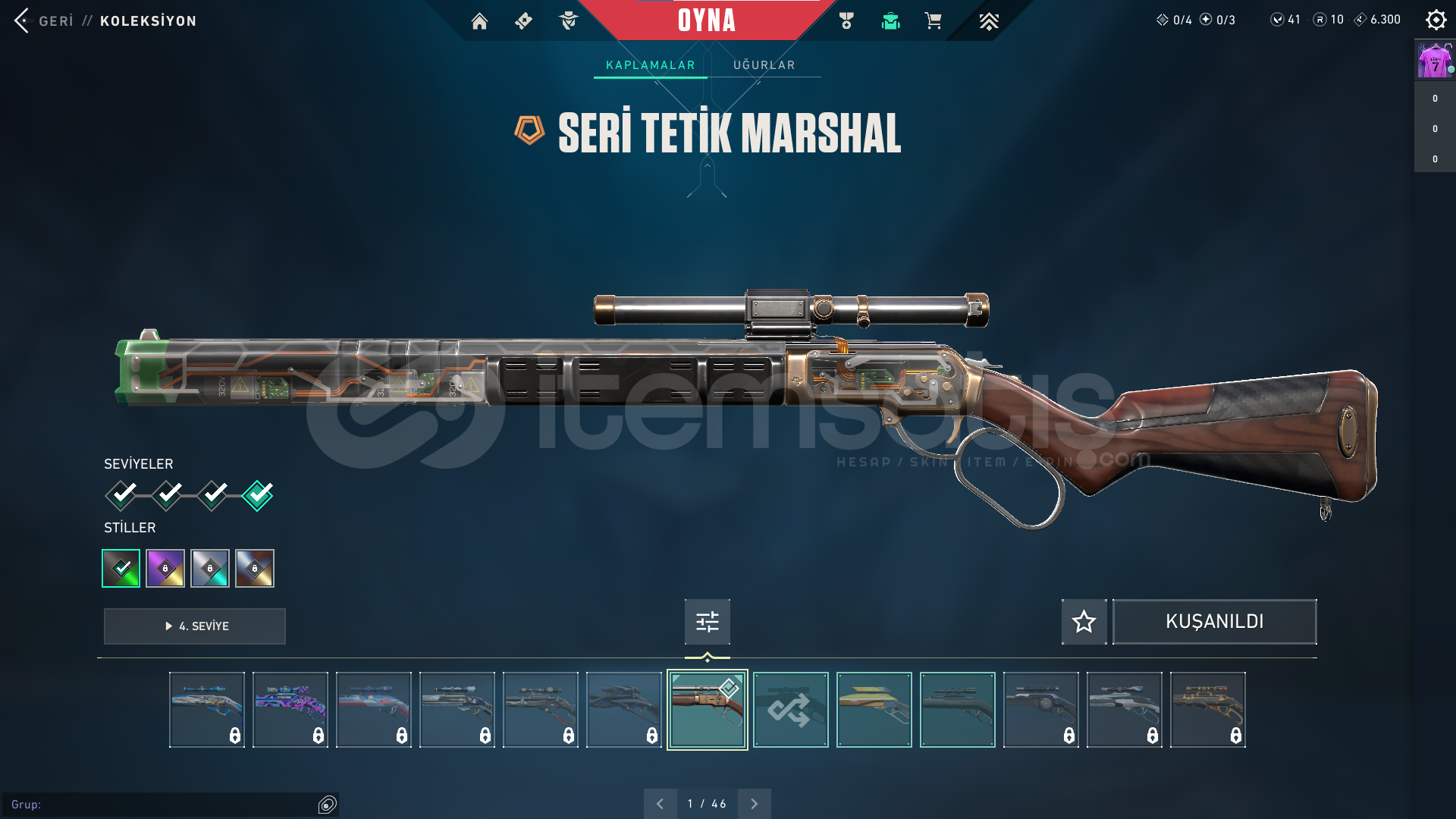Image resolution: width=1456 pixels, height=819 pixels.
Task: Open the skin filter options
Action: (x=707, y=622)
